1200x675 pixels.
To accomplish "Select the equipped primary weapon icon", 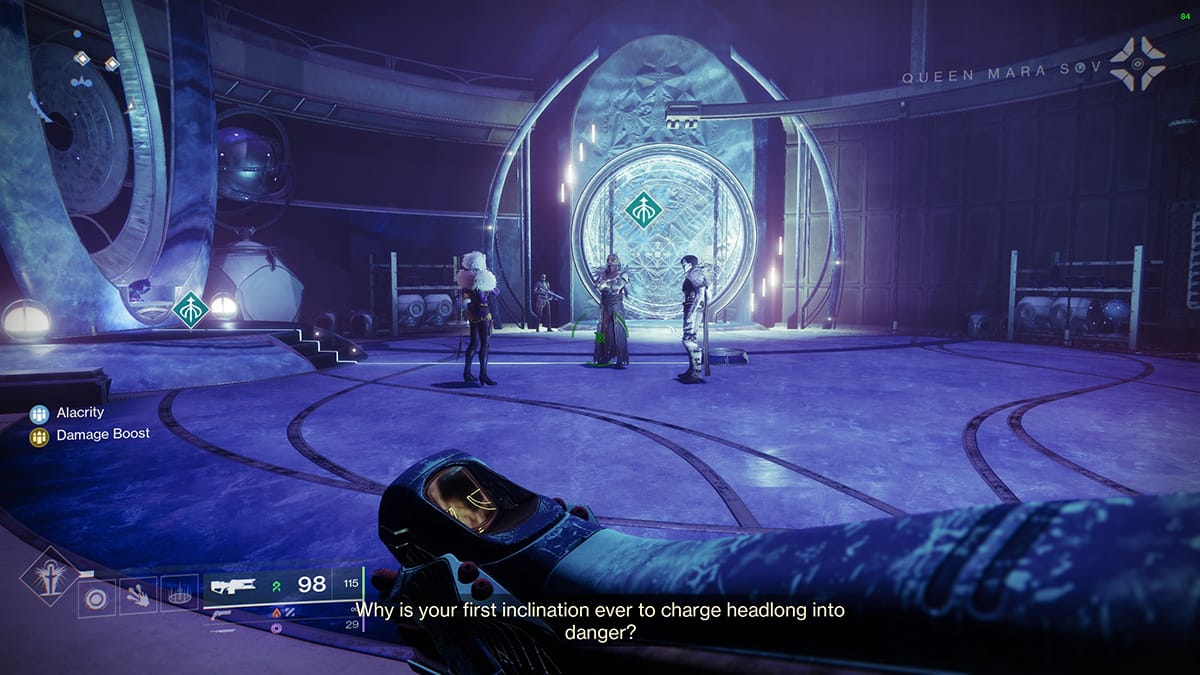I will pos(233,586).
